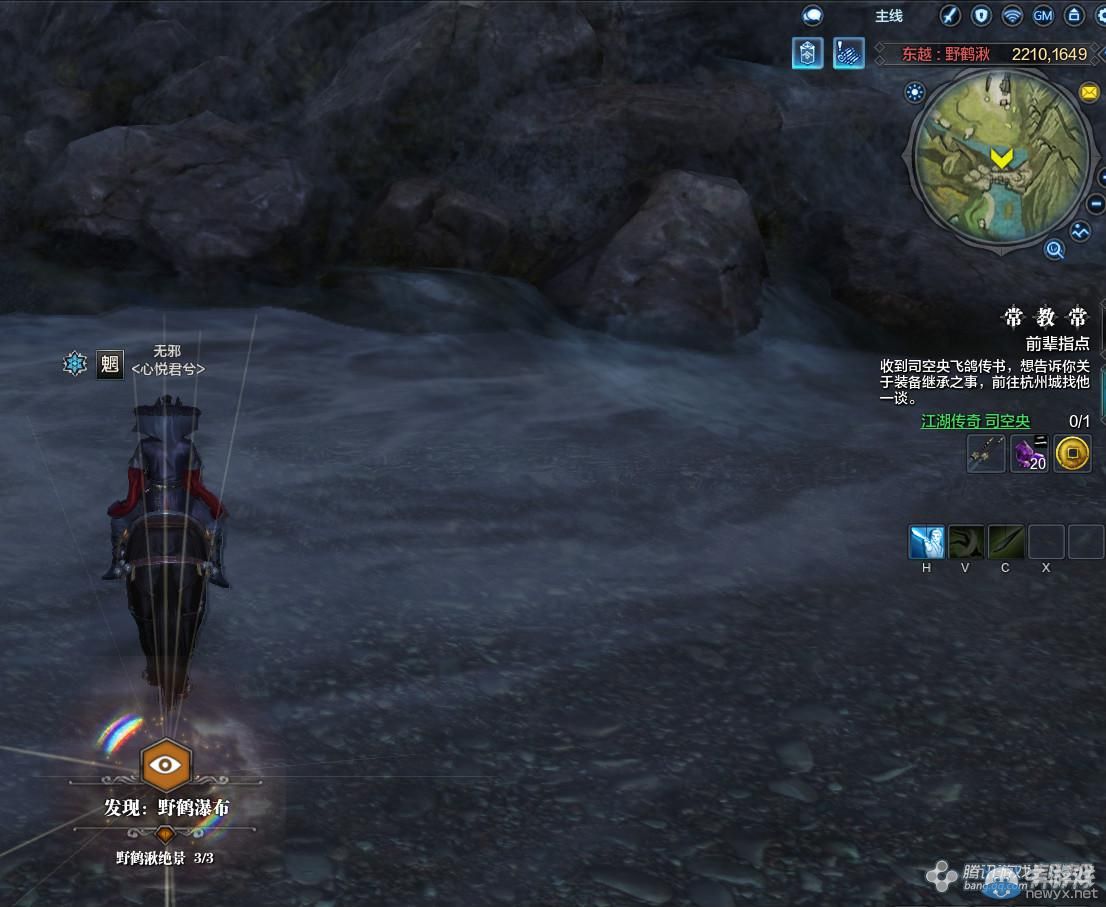1106x907 pixels.
Task: Inspect the gold coin reward icon
Action: point(1072,454)
